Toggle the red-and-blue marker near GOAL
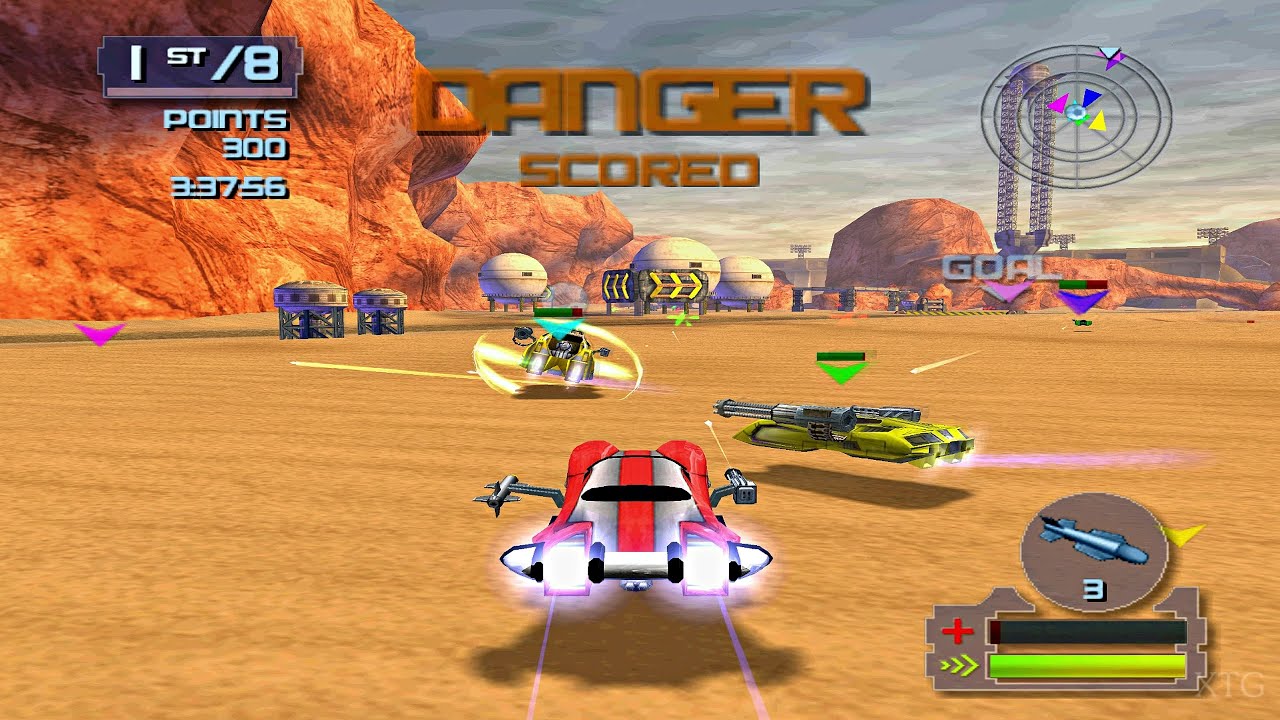The width and height of the screenshot is (1280, 720). 1082,287
